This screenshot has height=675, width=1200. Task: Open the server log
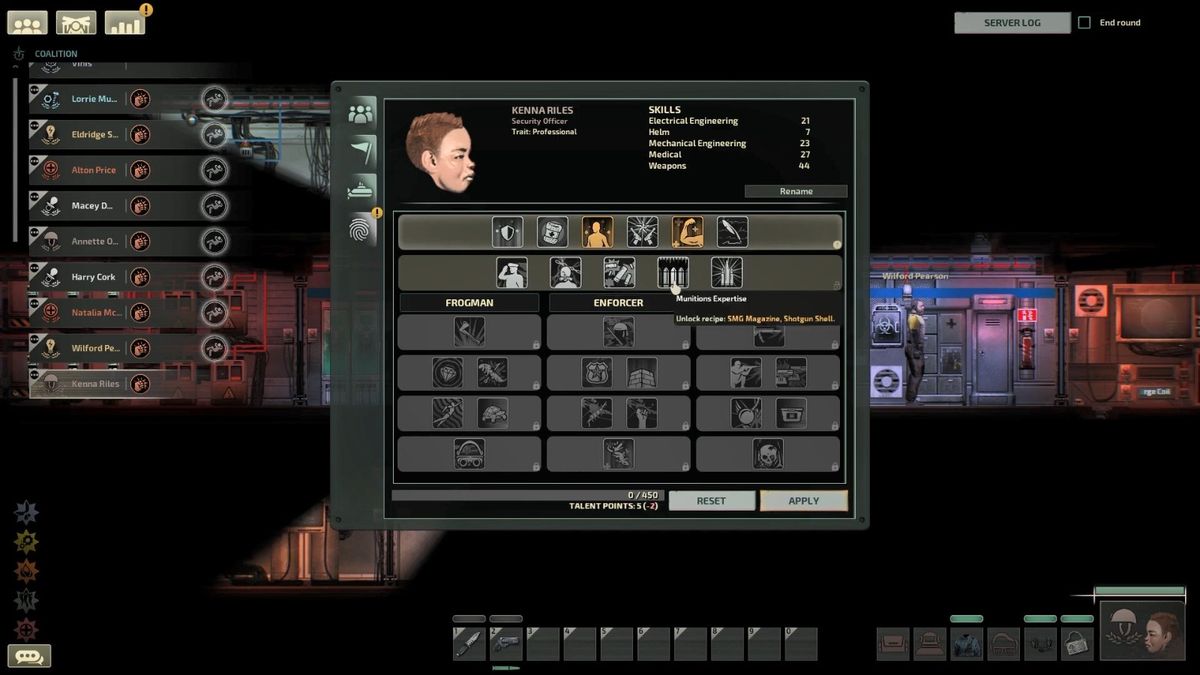point(1012,23)
